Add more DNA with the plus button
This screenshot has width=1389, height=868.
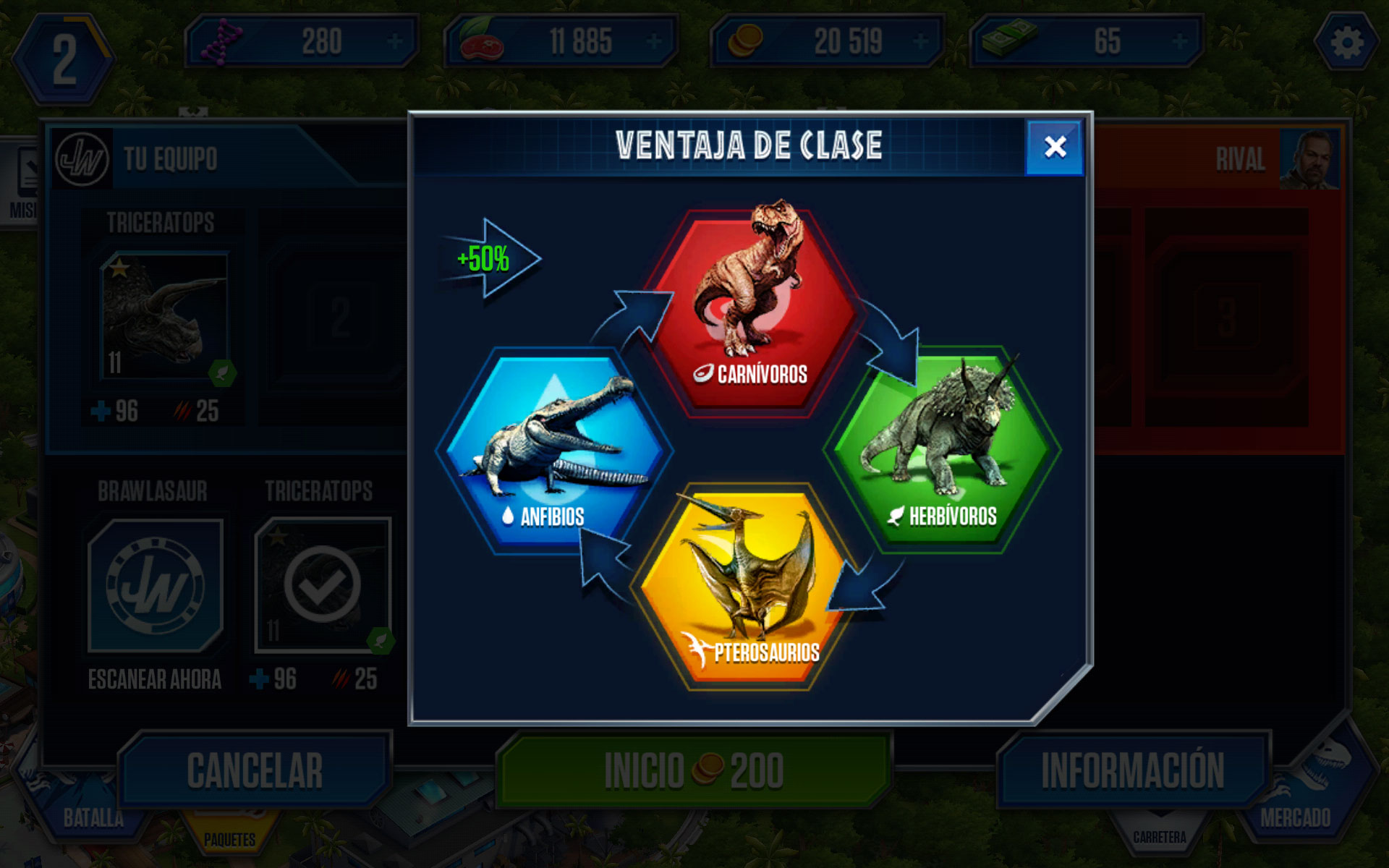[x=395, y=42]
